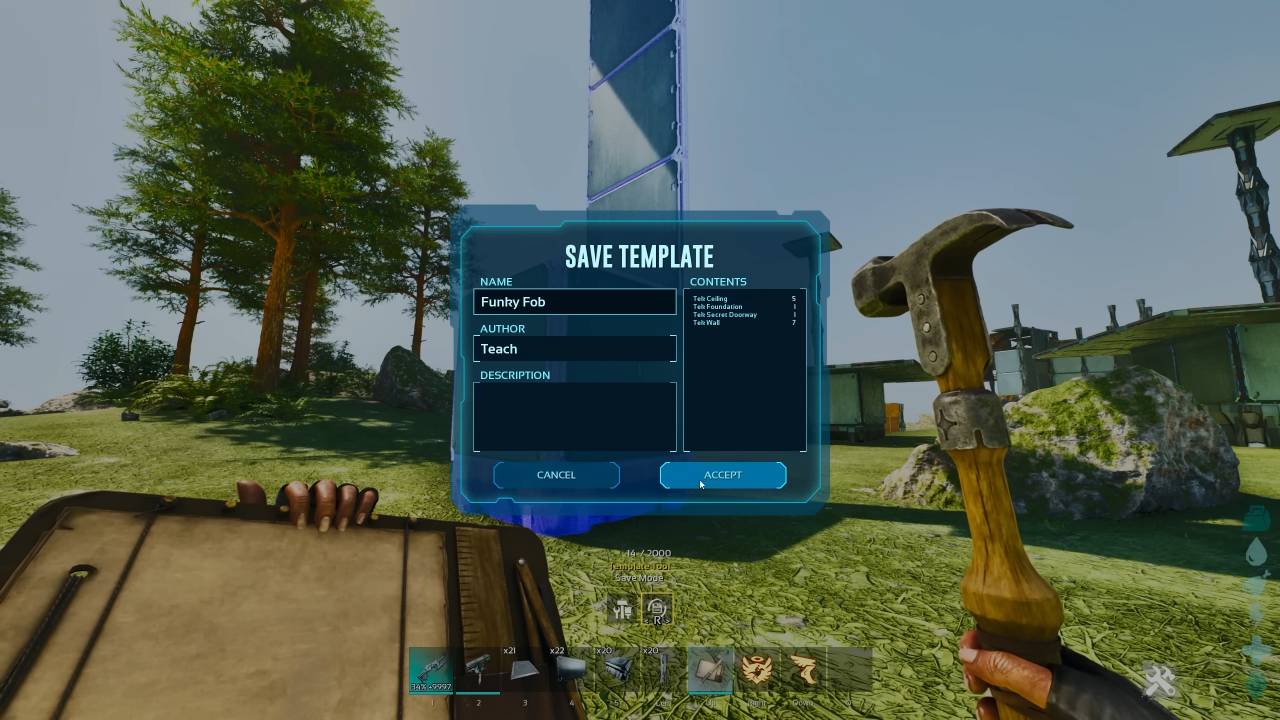Viewport: 1280px width, 720px height.
Task: Activate the single wing emblem hotbar slot
Action: pos(803,669)
